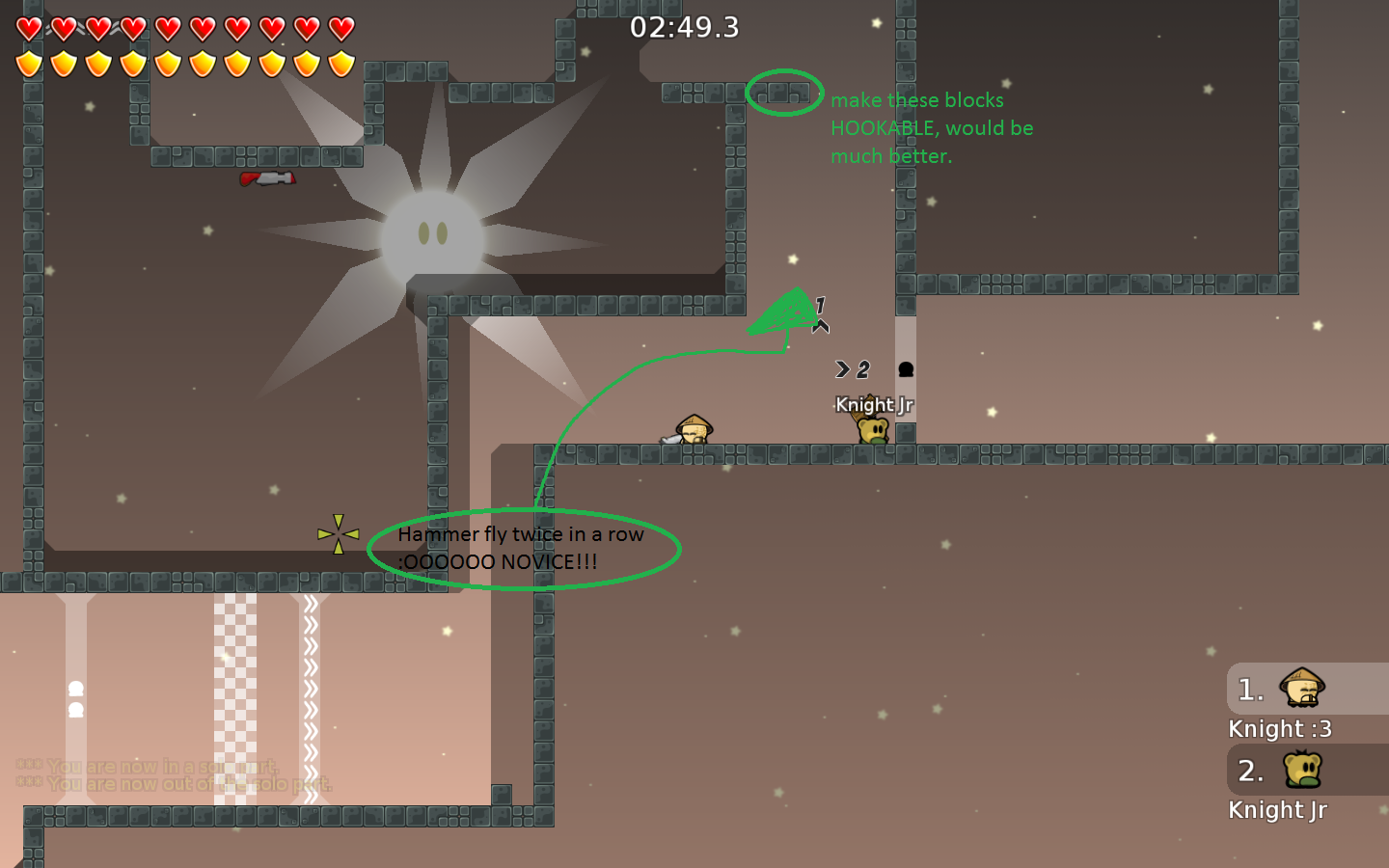Click Knight Jr's tee character with the gun

click(x=871, y=428)
